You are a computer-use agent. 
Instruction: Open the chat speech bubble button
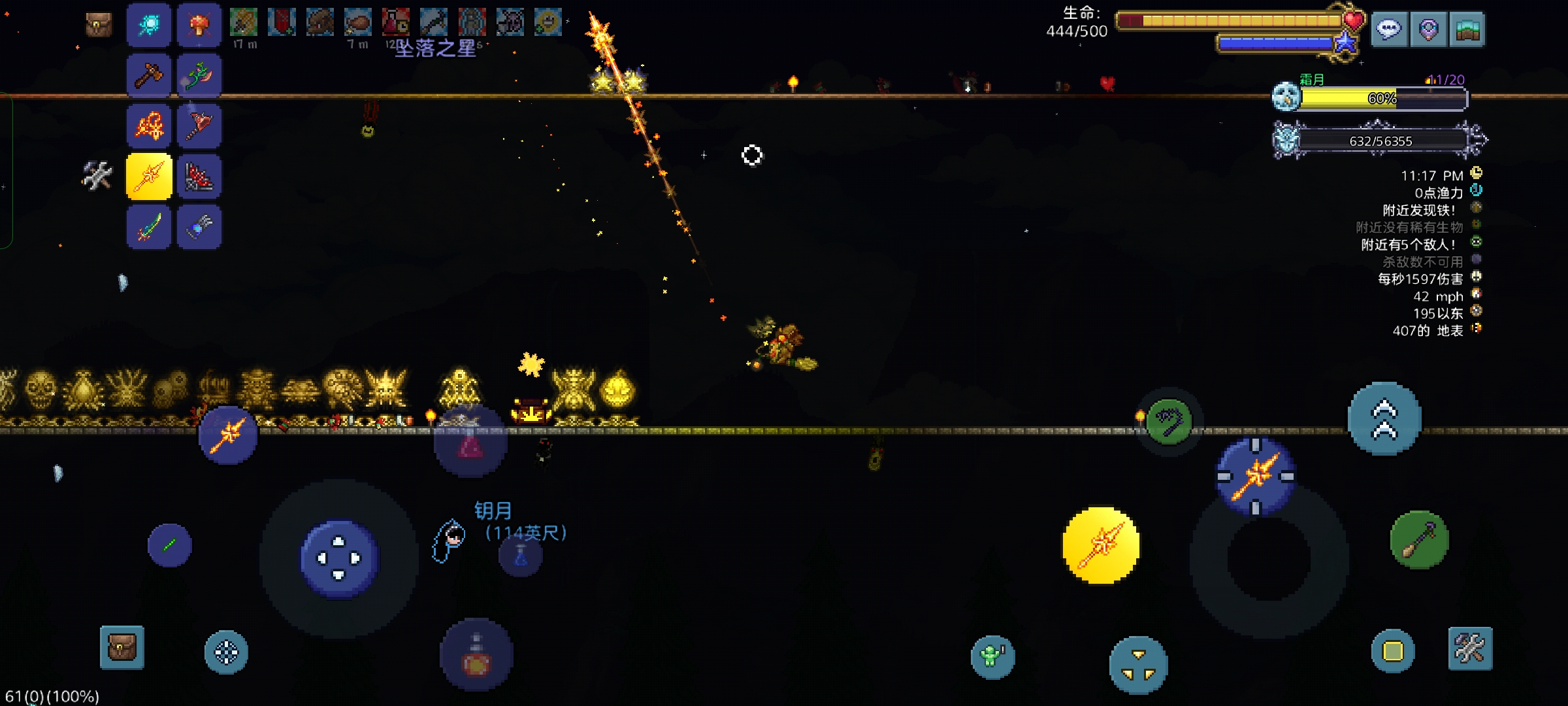1388,29
